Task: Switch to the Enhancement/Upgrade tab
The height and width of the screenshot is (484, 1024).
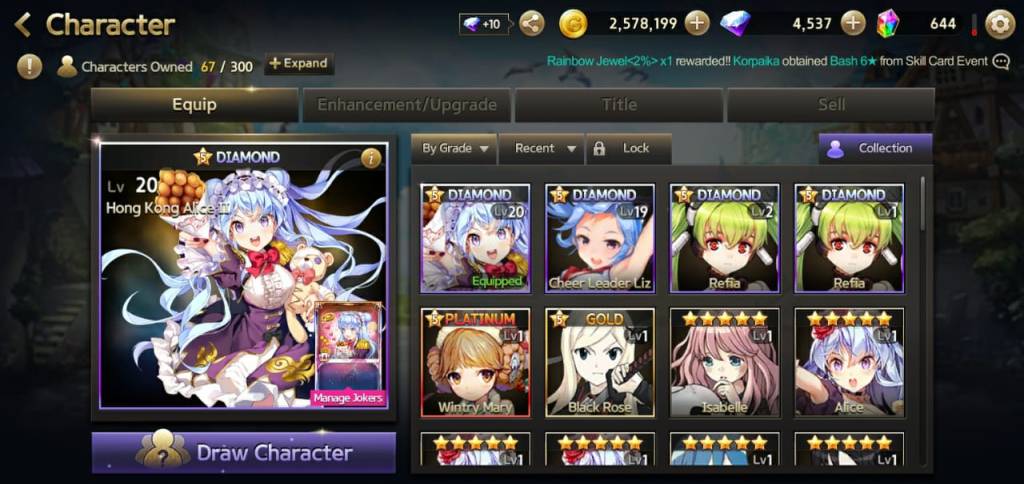Action: (x=407, y=105)
